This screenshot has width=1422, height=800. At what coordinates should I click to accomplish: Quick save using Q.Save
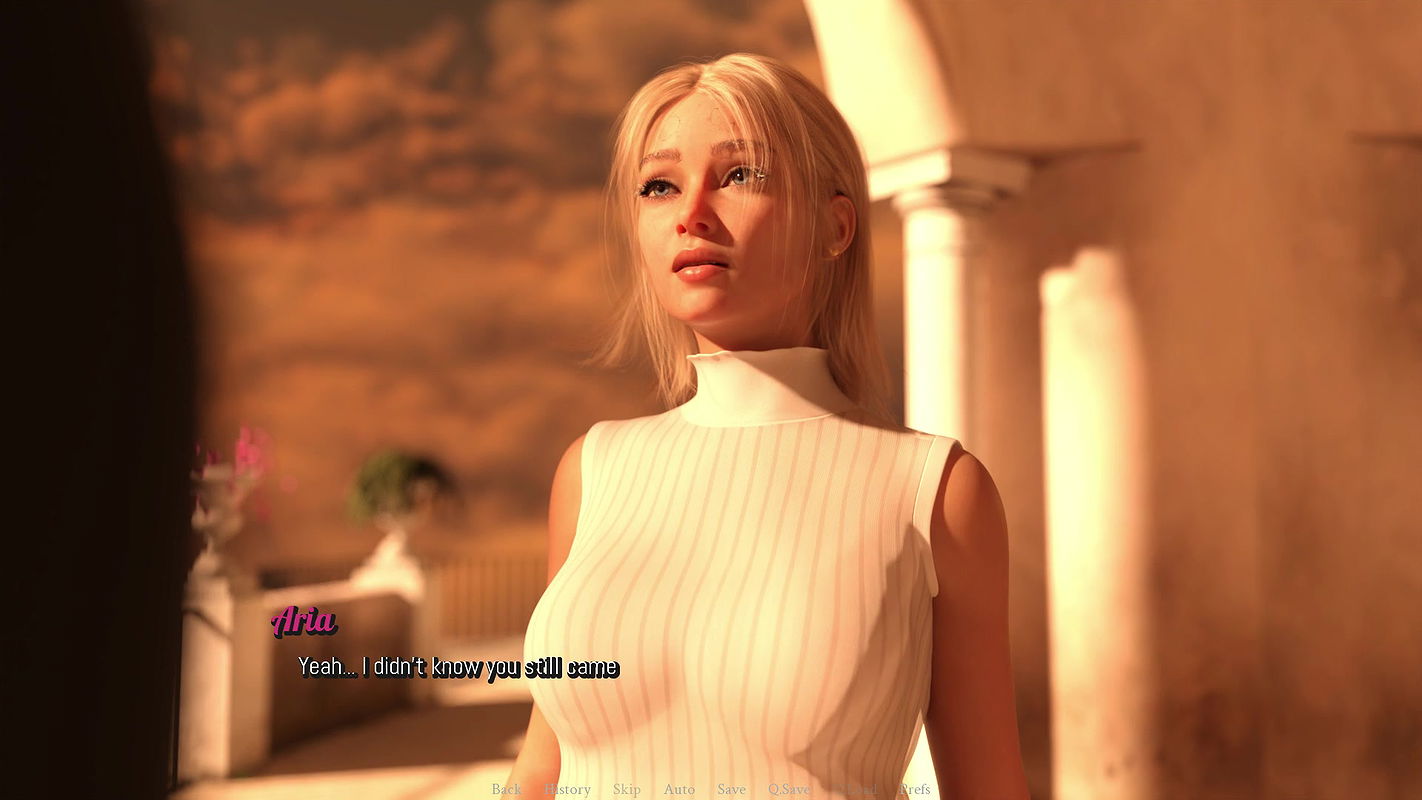[x=790, y=789]
